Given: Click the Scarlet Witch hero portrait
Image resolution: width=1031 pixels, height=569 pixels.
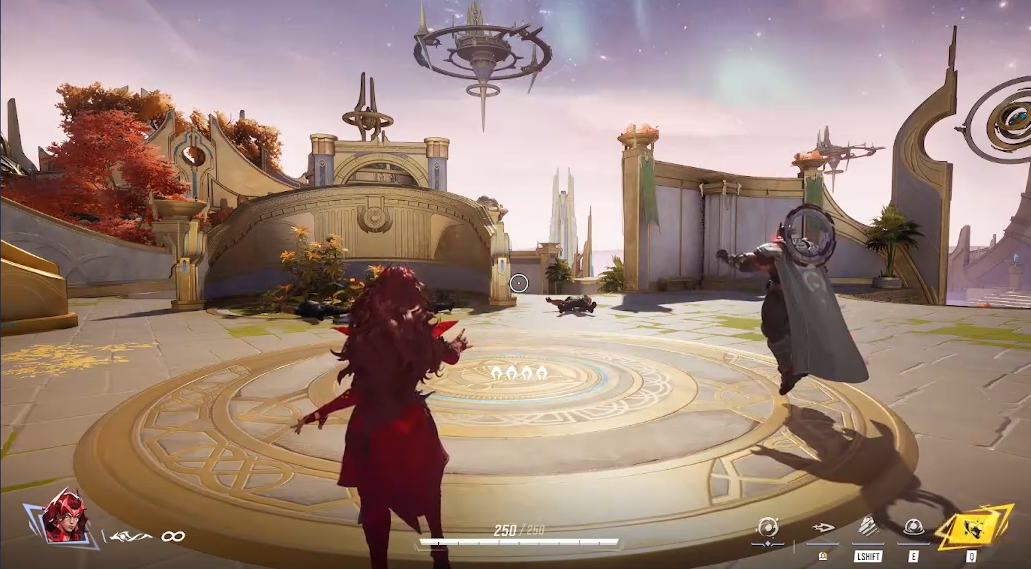Looking at the screenshot, I should (x=65, y=516).
